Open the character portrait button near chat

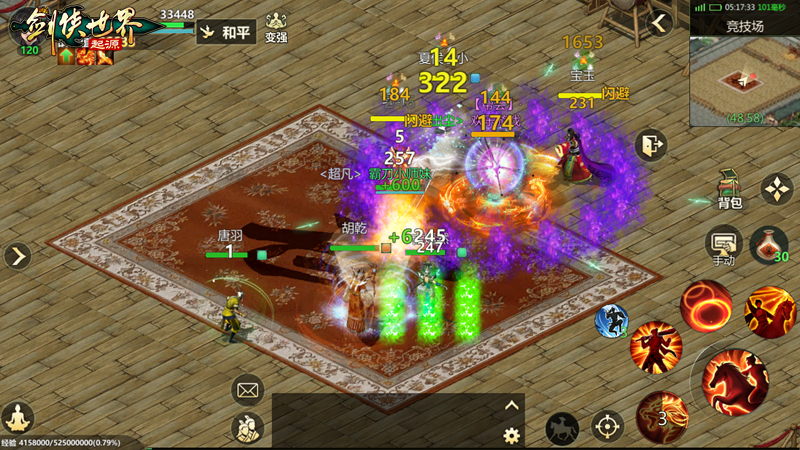tap(247, 428)
